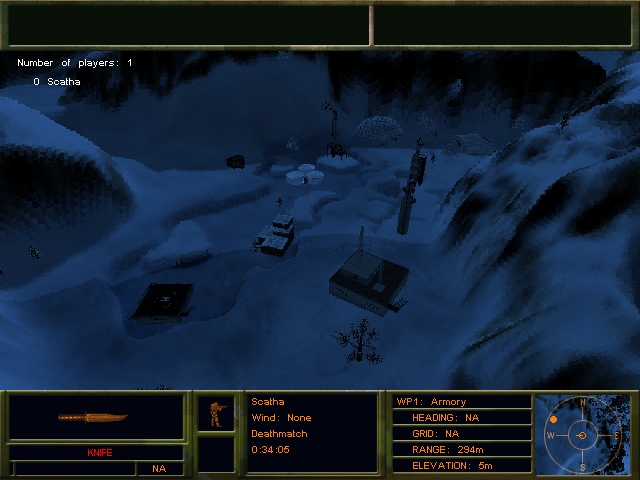This screenshot has height=480, width=640.
Task: Click the soldier stance icon
Action: [x=215, y=413]
